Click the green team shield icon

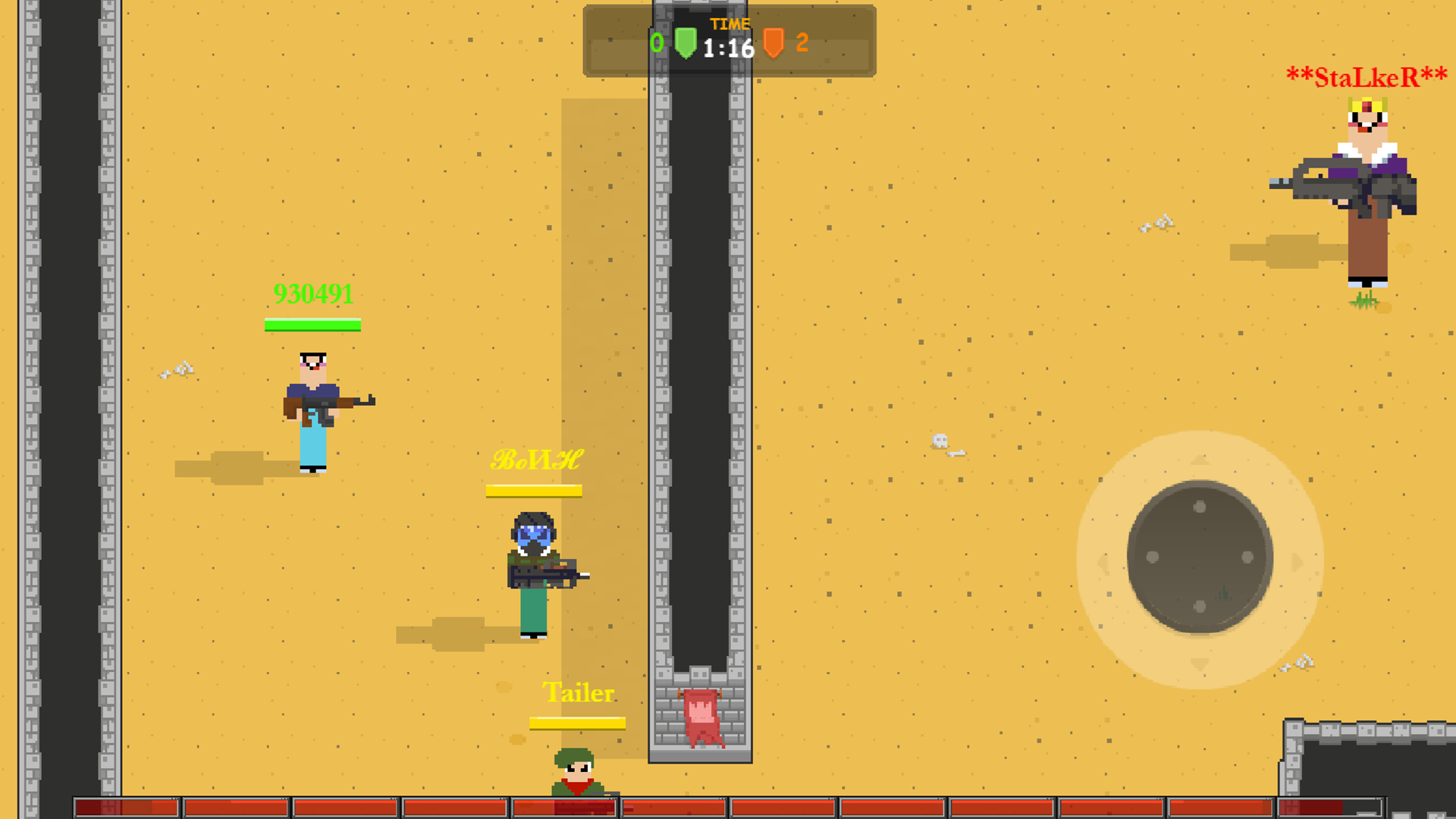coord(686,43)
